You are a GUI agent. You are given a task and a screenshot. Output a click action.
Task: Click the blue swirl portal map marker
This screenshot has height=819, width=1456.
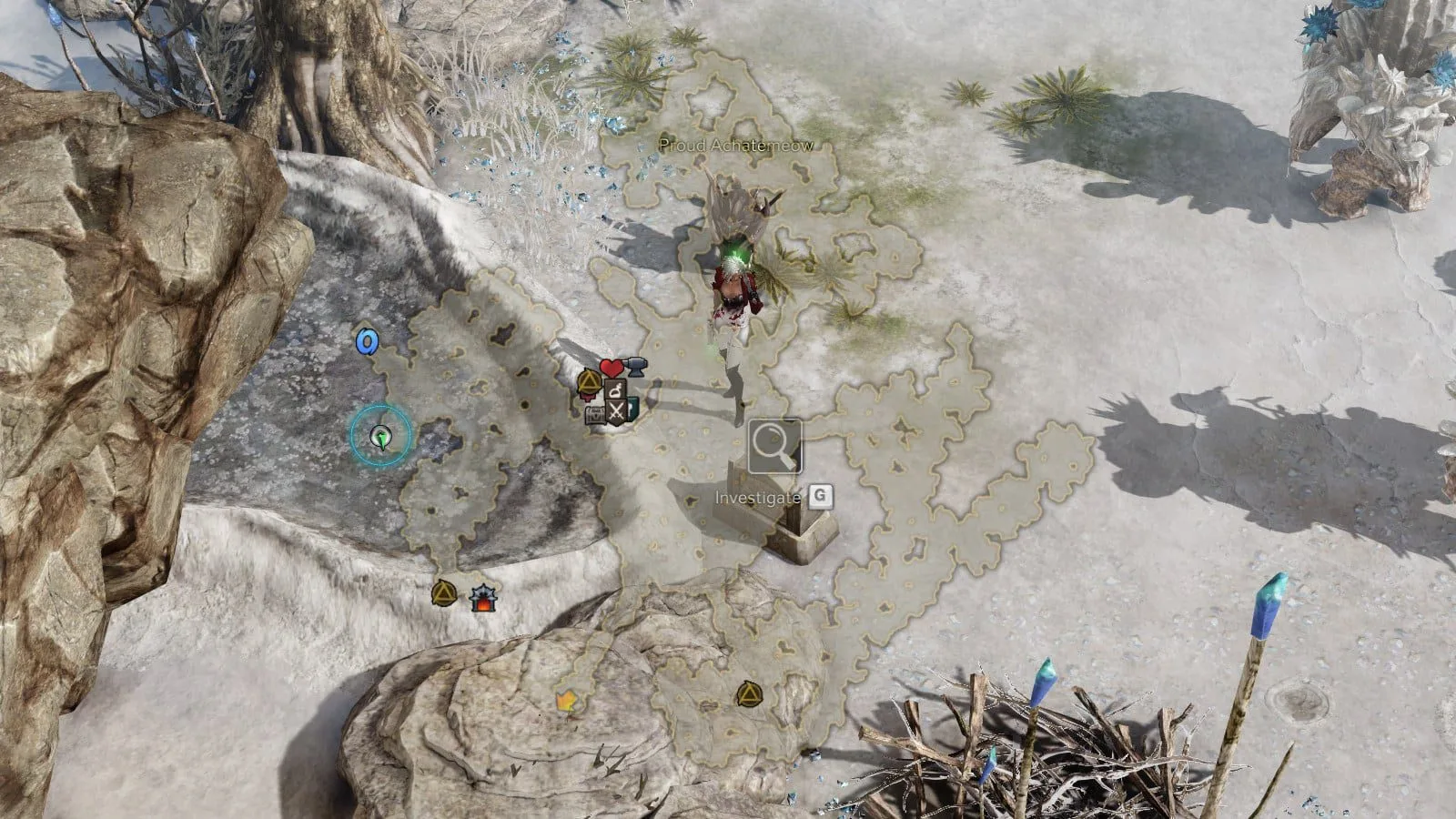click(366, 341)
